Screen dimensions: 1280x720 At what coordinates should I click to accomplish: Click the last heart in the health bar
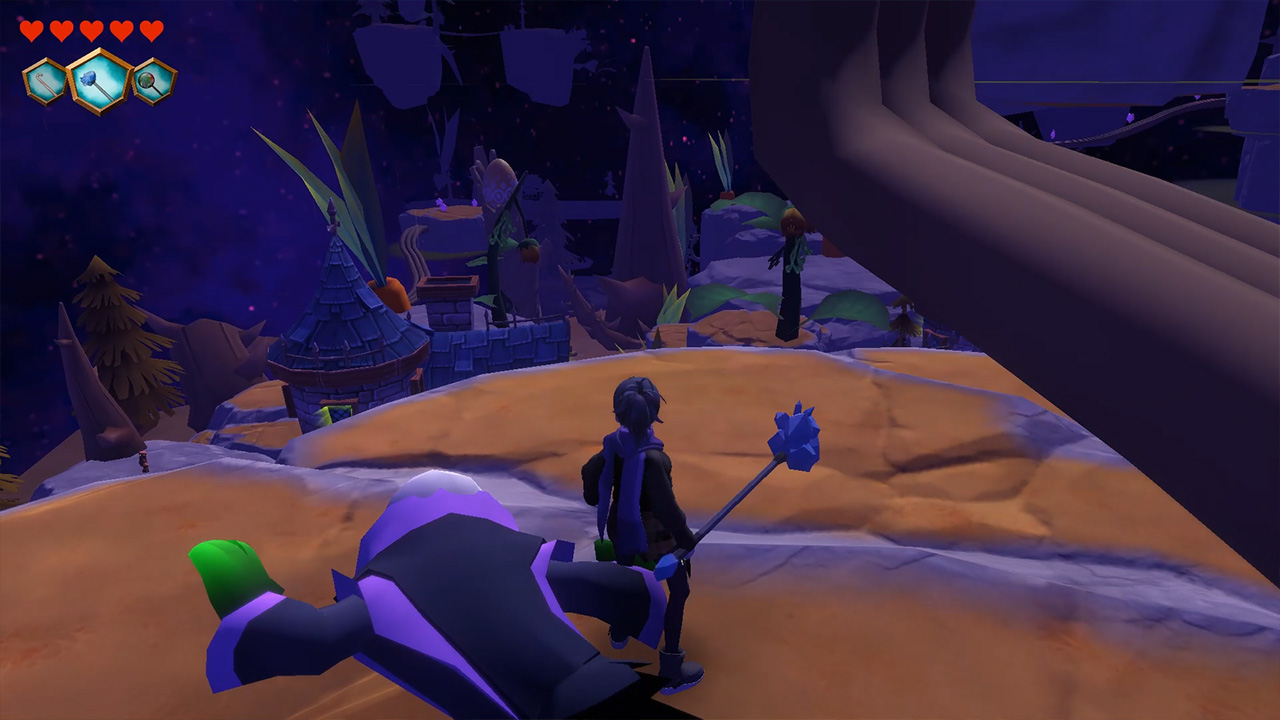[150, 29]
